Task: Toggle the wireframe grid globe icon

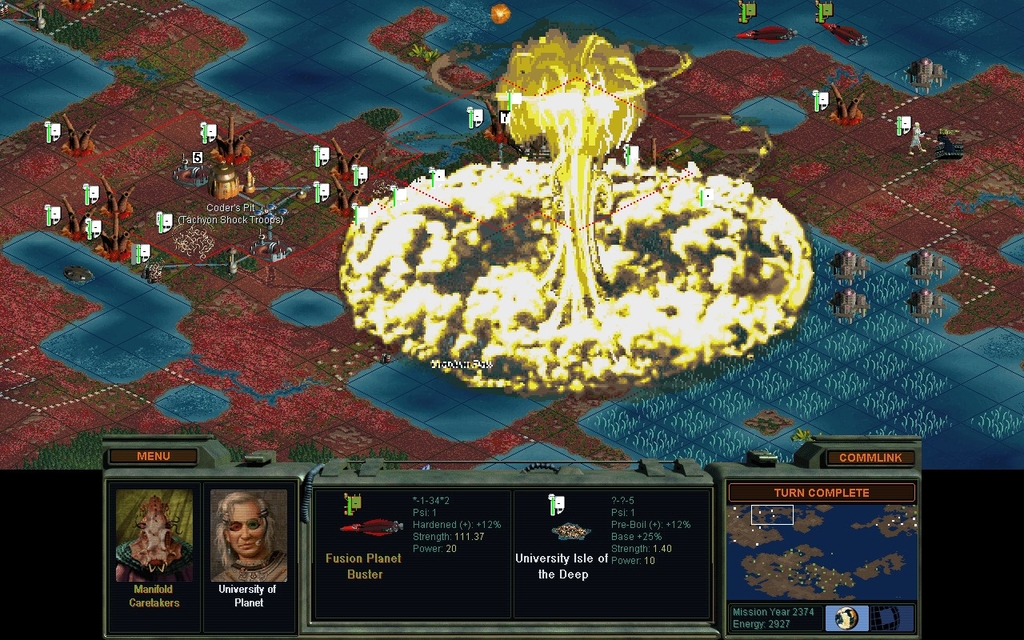Action: (886, 618)
